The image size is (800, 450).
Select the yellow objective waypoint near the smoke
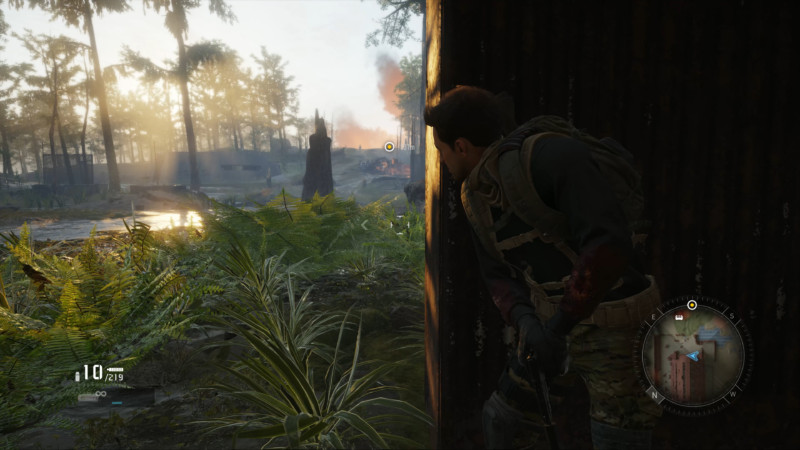pos(389,147)
